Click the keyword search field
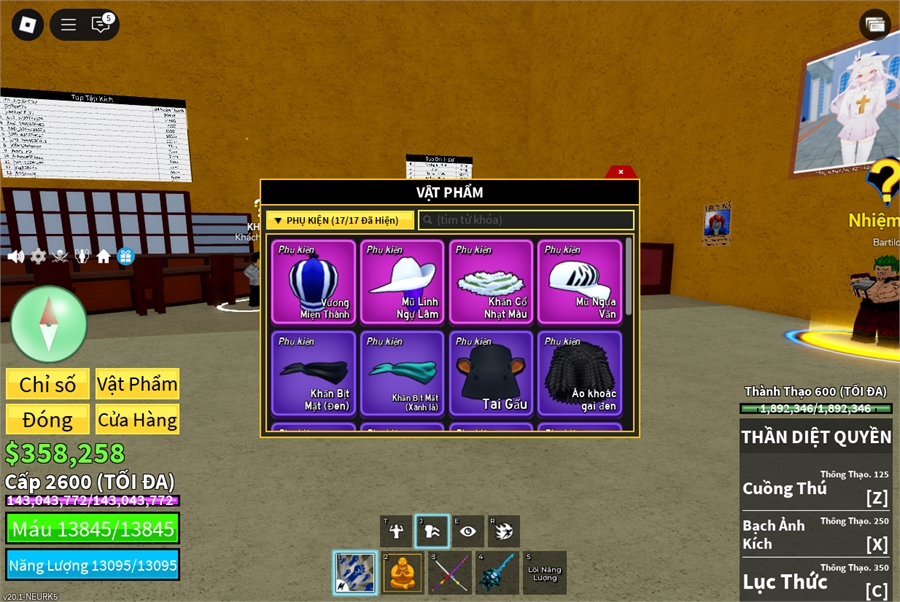The image size is (900, 602). [526, 220]
